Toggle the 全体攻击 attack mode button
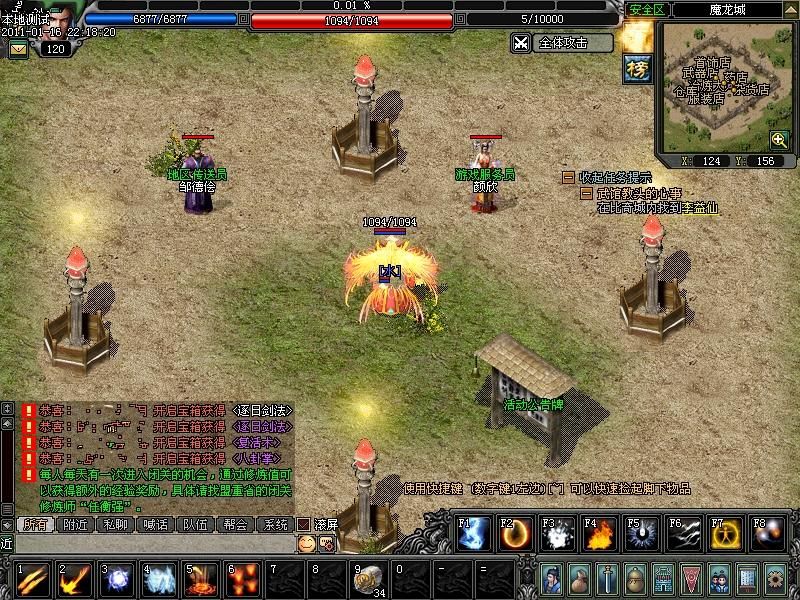 tap(562, 43)
